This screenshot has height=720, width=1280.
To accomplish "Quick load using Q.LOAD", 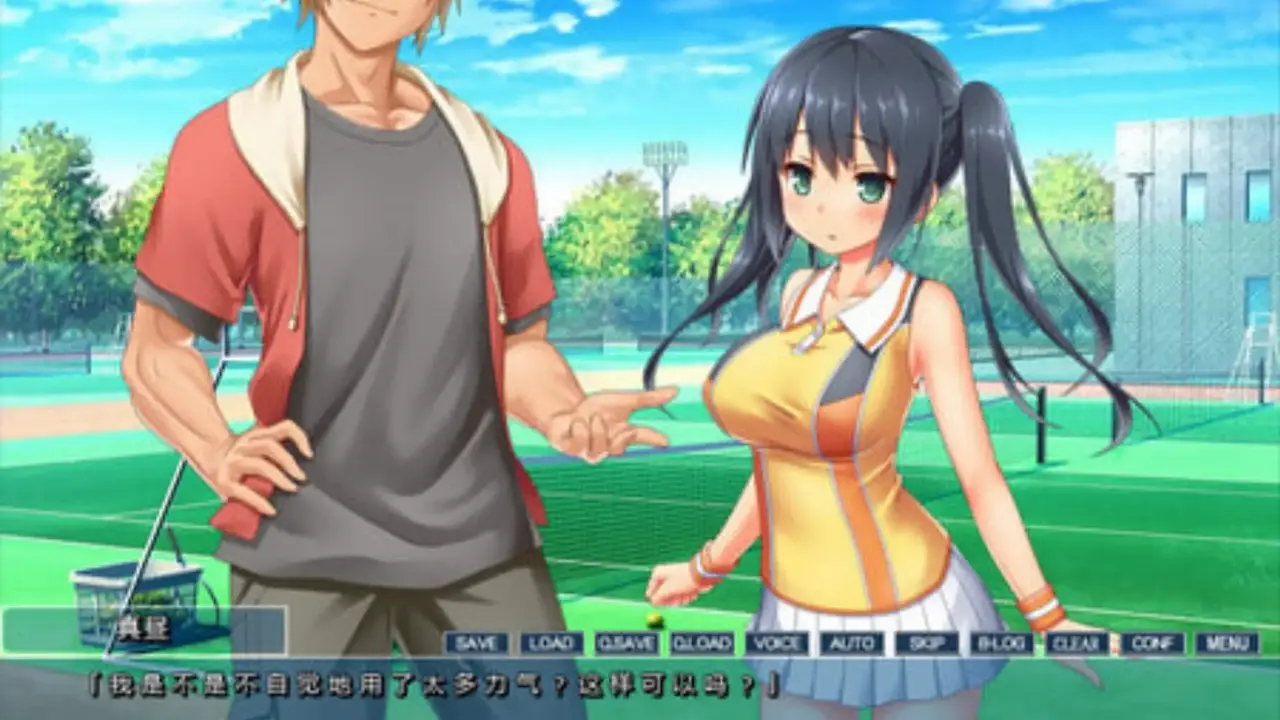I will [x=701, y=643].
